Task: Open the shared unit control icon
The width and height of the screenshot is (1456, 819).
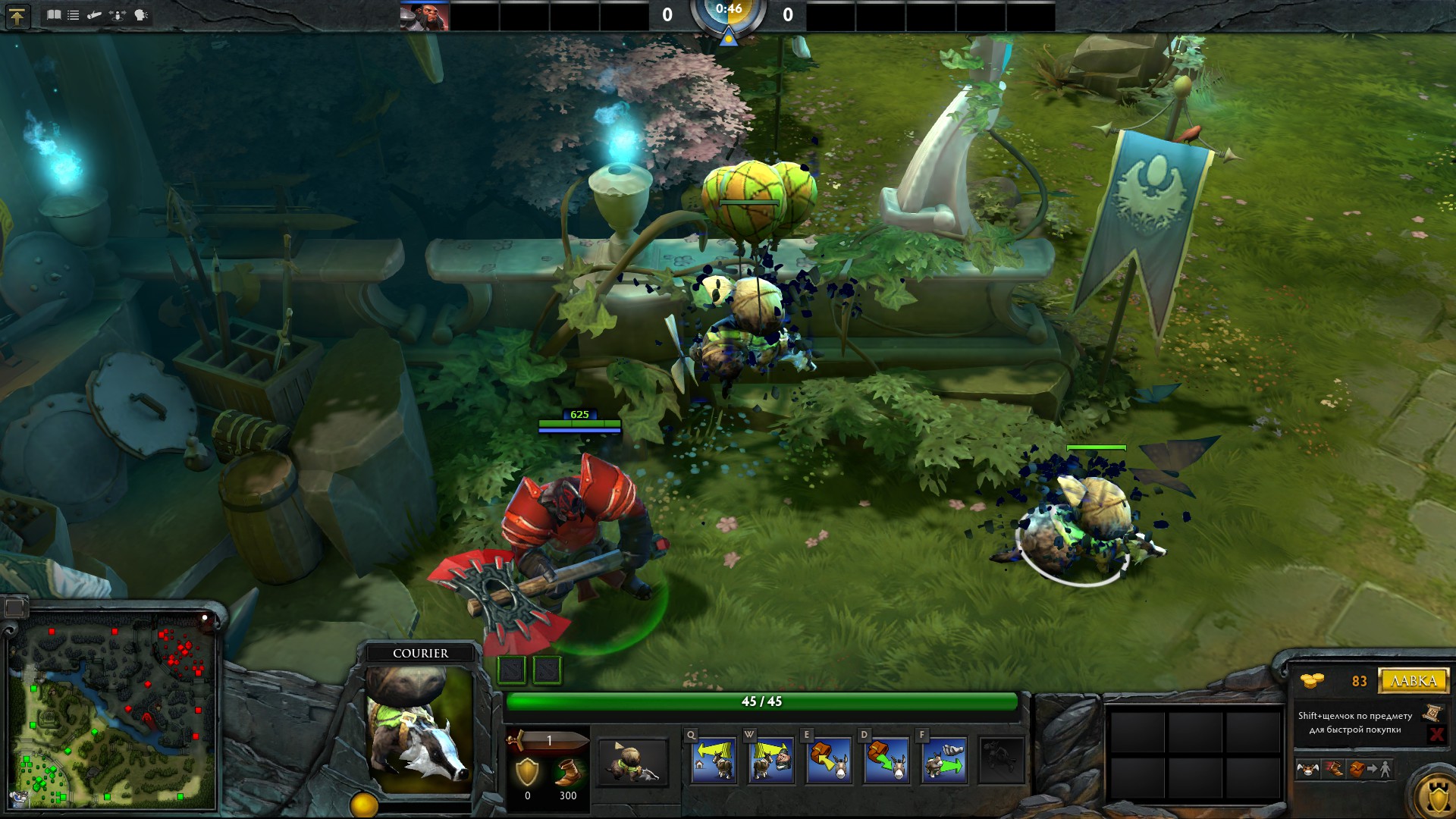Action: pos(118,14)
